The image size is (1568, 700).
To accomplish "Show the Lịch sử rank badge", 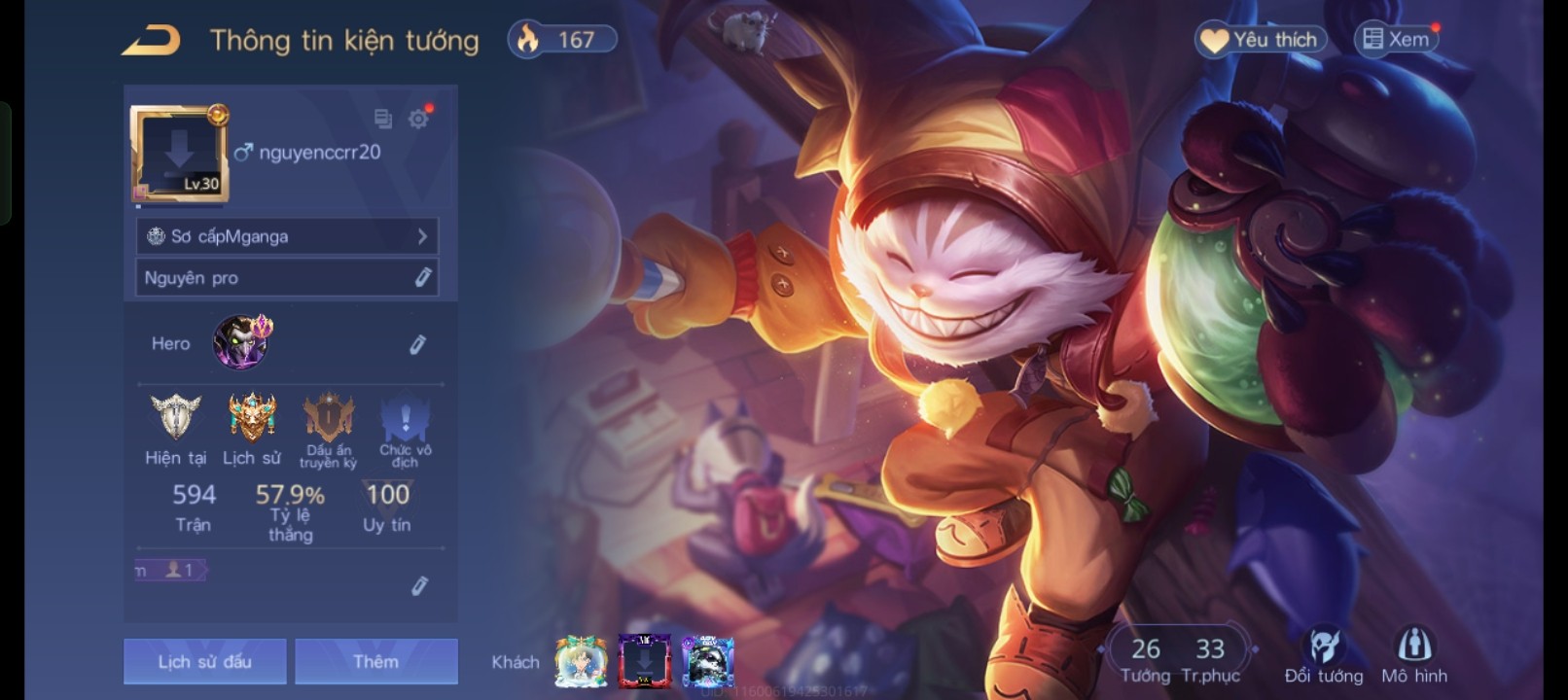I will [x=252, y=418].
